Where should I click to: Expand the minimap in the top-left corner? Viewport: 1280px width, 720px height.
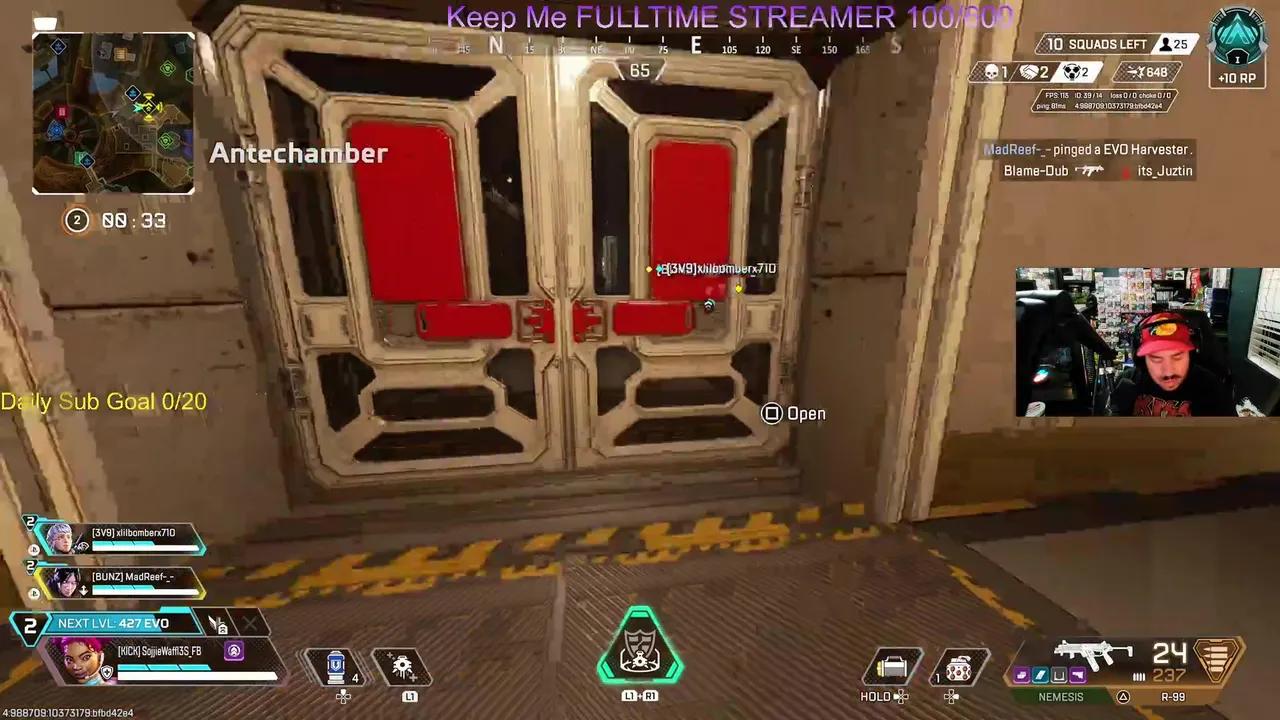(x=113, y=113)
